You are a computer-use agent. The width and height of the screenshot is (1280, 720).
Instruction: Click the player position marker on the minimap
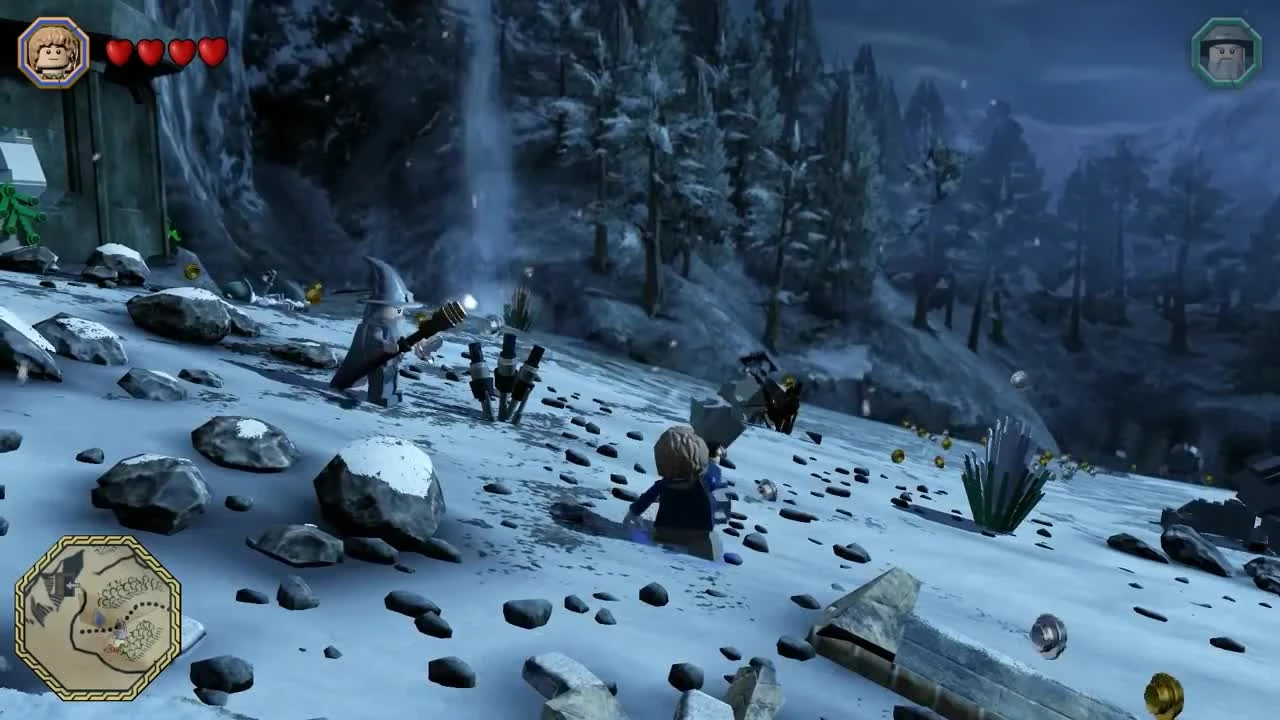click(120, 630)
